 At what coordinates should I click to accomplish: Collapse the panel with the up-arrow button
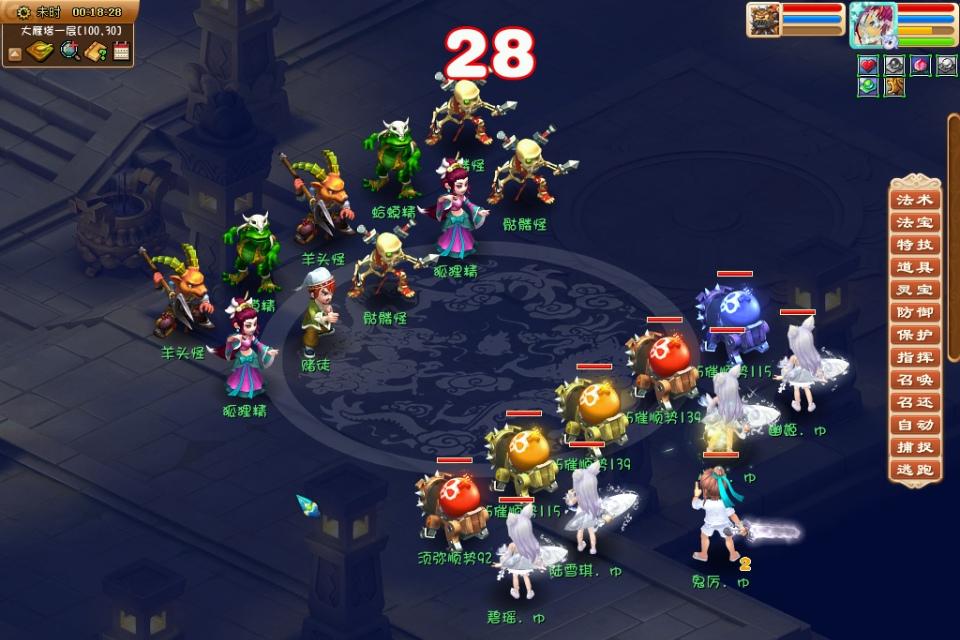pyautogui.click(x=15, y=53)
